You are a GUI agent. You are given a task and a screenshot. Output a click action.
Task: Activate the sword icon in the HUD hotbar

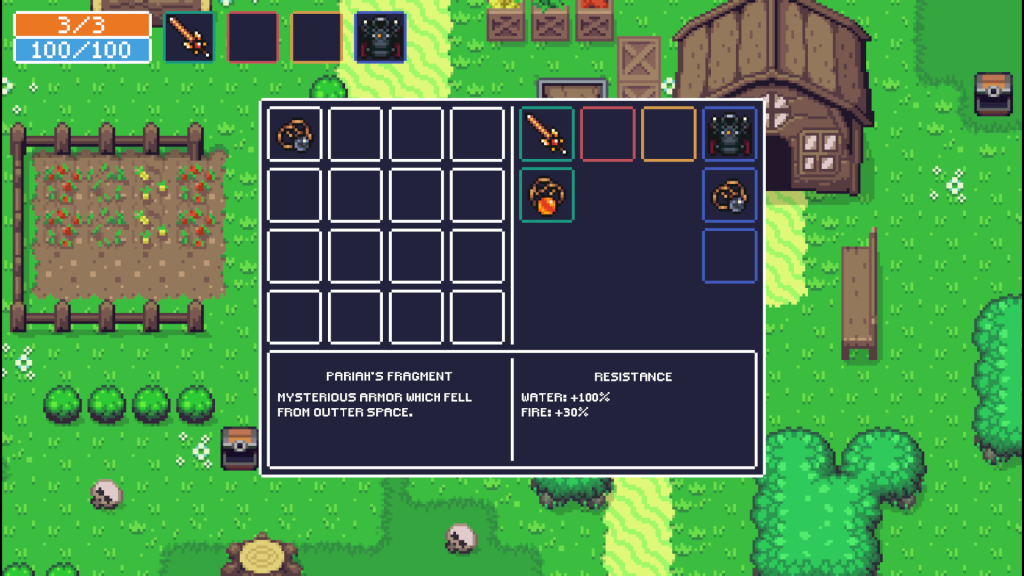point(189,37)
